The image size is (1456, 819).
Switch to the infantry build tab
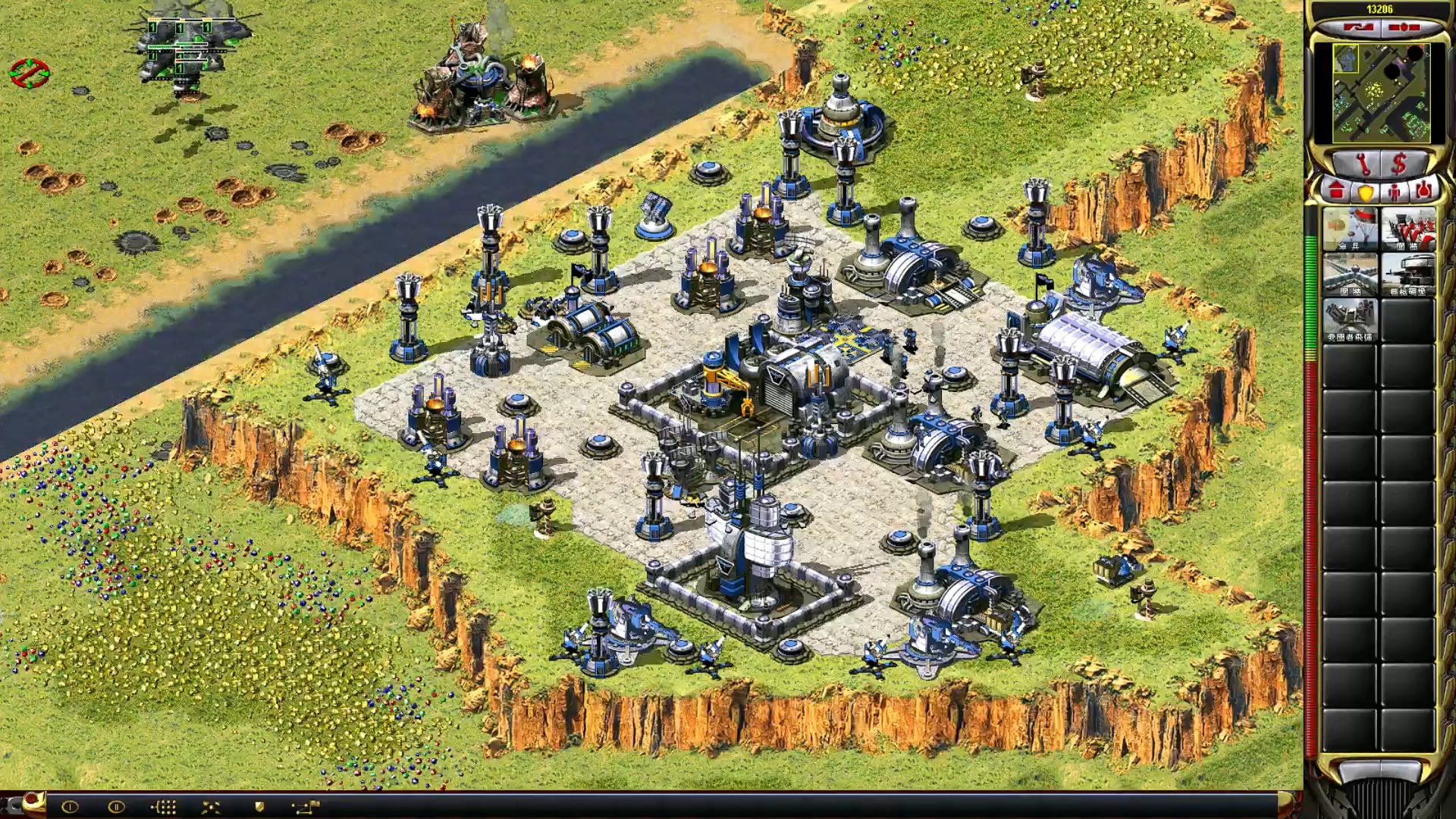pos(1395,191)
